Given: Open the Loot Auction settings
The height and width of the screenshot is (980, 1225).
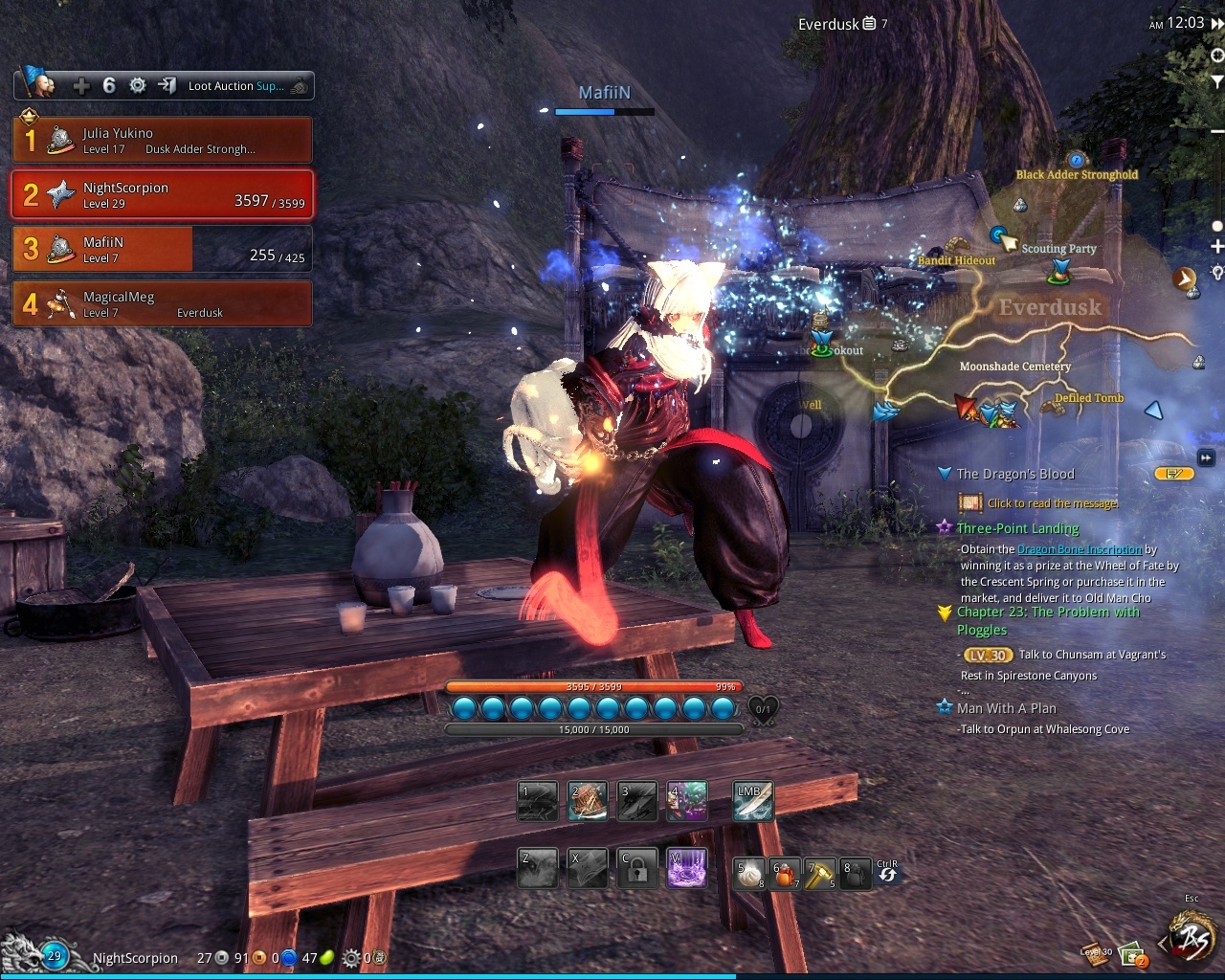Looking at the screenshot, I should click(x=236, y=86).
